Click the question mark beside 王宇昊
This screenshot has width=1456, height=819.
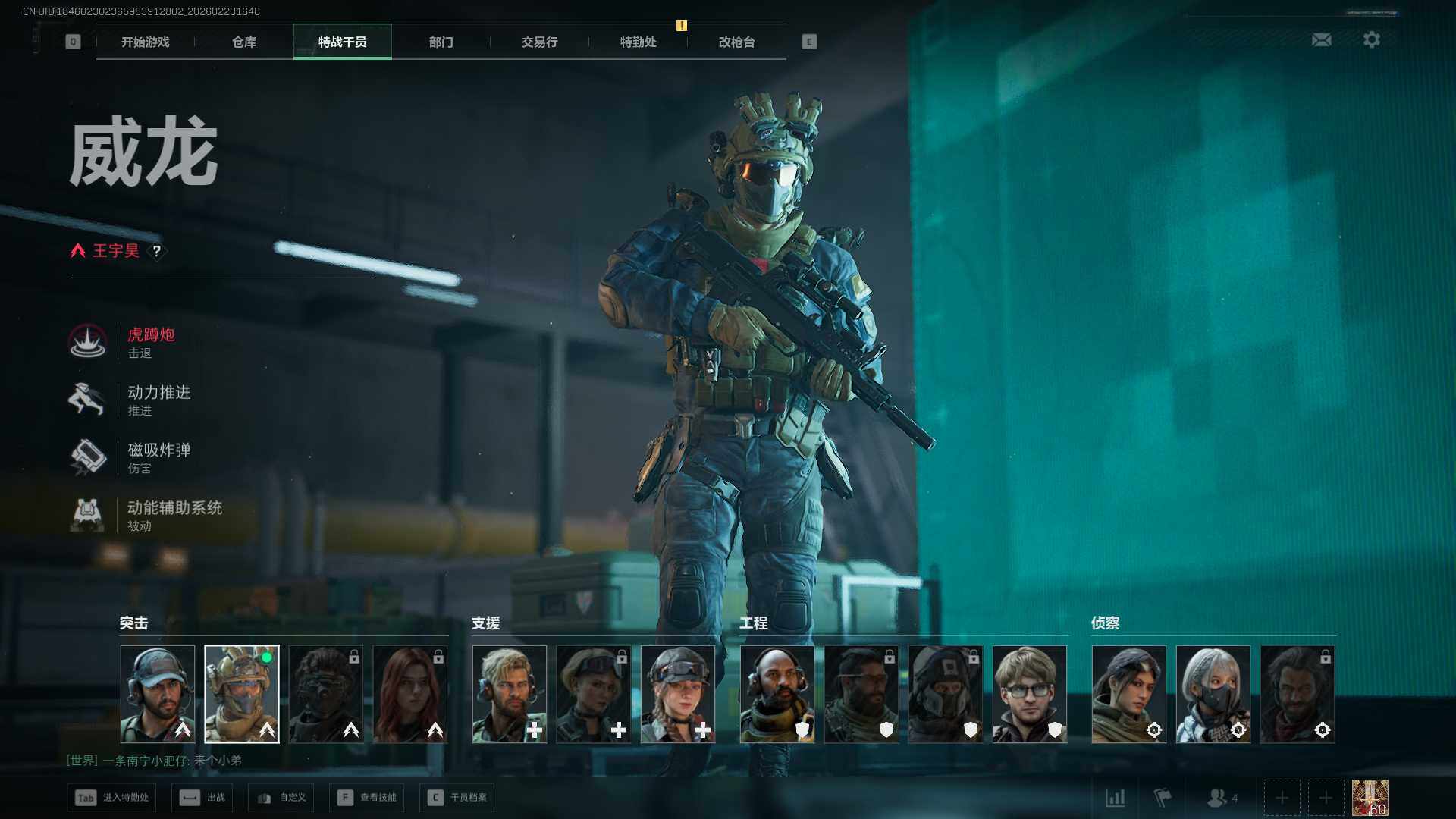click(157, 251)
